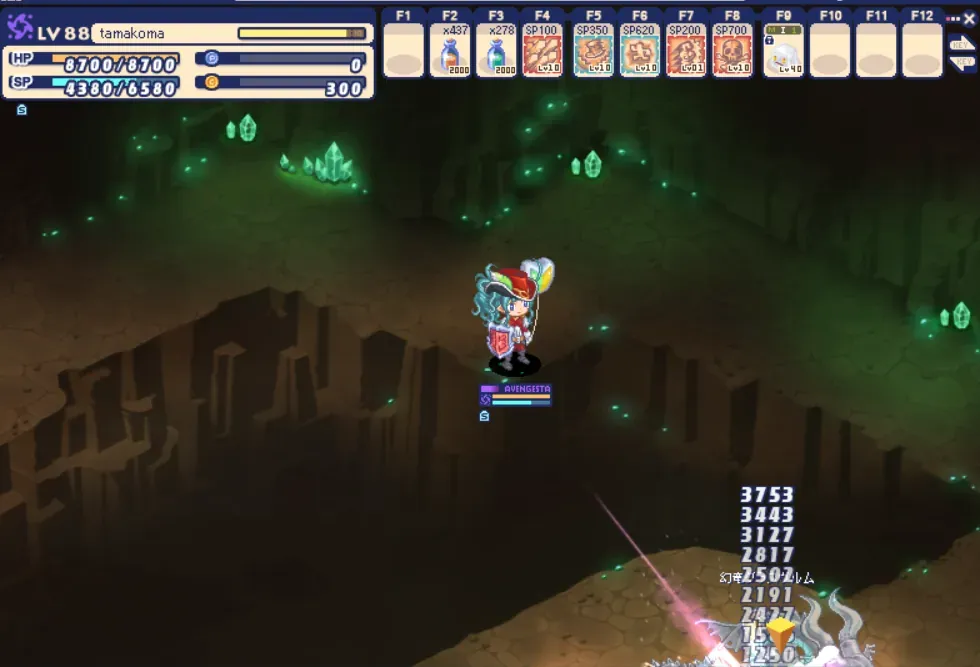Activate the SP100 skill in slot F4
Screen dimensions: 980x667
(542, 51)
